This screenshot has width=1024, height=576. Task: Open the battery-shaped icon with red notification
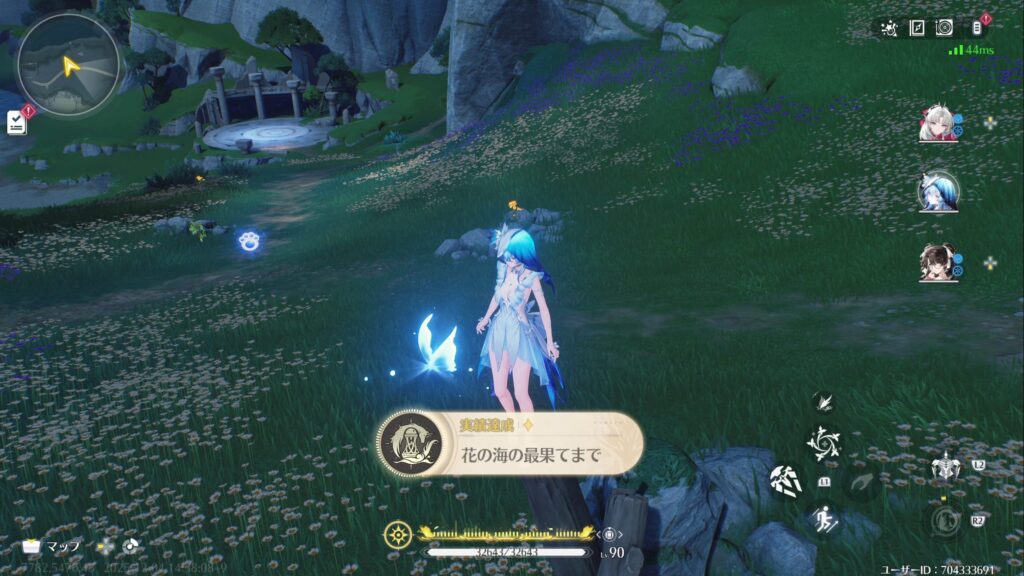[977, 28]
